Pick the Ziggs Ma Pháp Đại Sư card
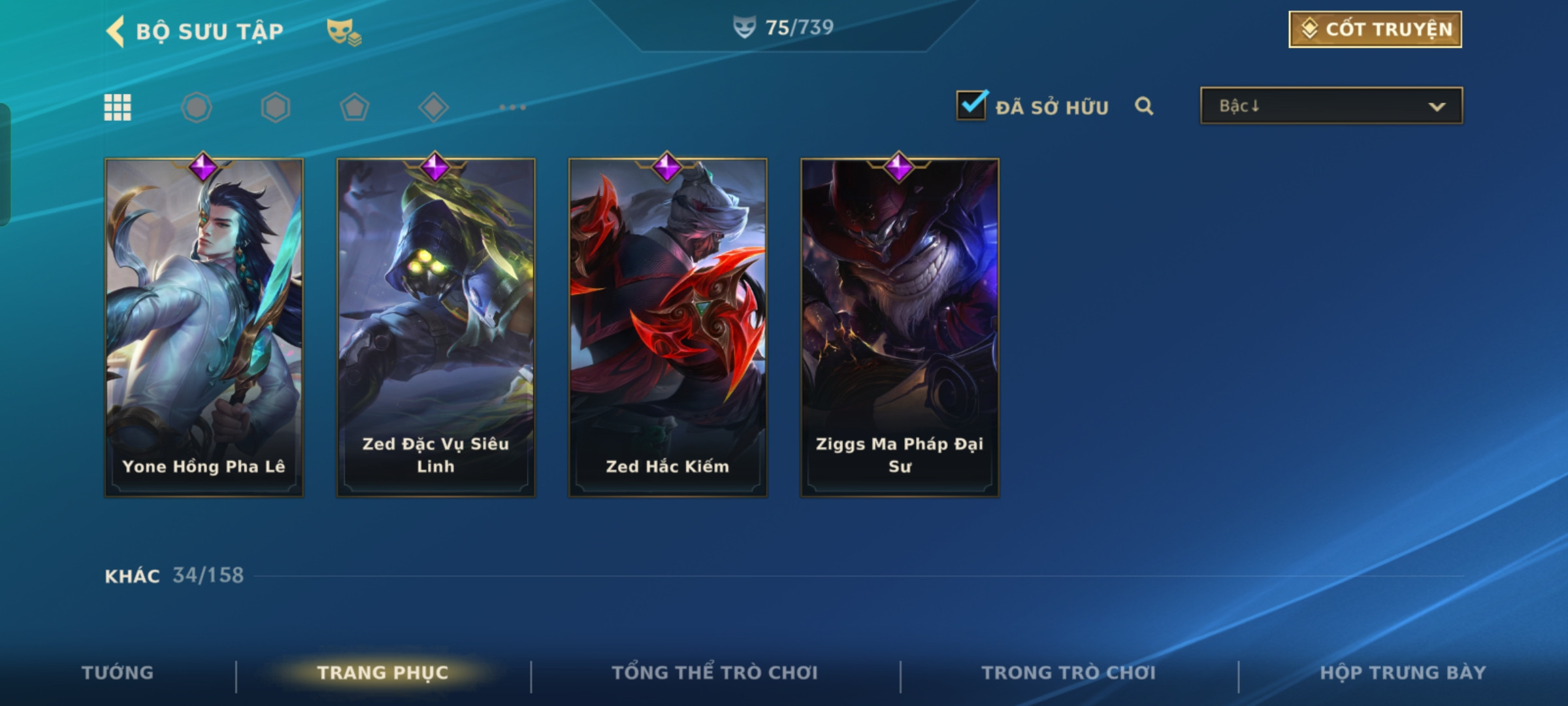Screen dimensions: 1568x706 900,327
